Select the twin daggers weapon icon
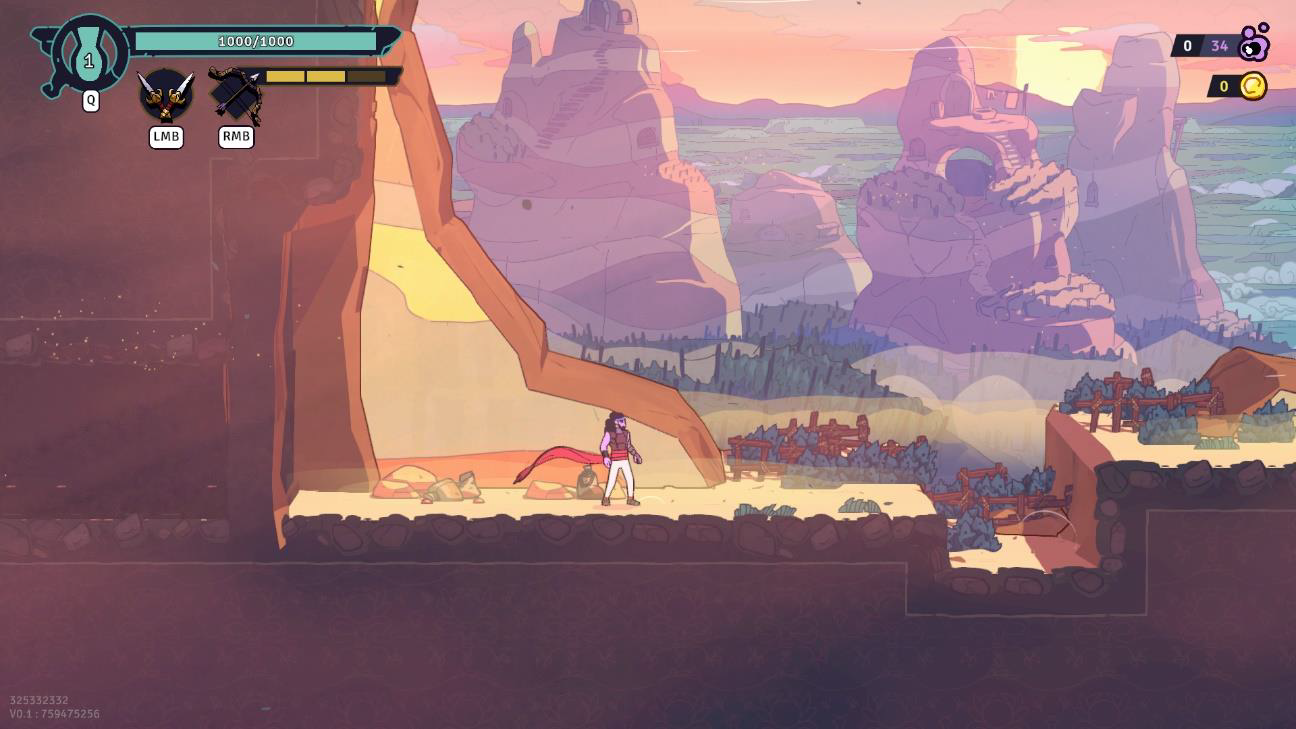Image resolution: width=1296 pixels, height=729 pixels. (165, 95)
